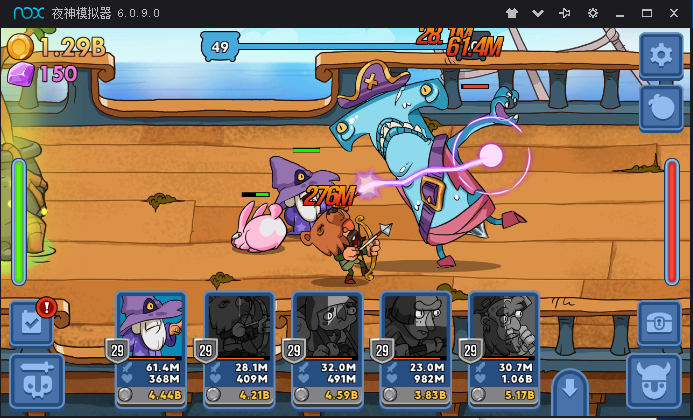Image resolution: width=693 pixels, height=420 pixels.
Task: Open the quest checklist with red alert
Action: click(31, 324)
